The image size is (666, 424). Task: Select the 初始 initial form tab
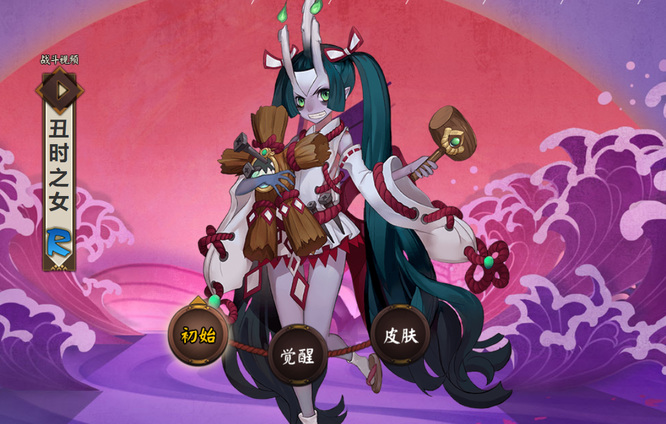[x=198, y=335]
